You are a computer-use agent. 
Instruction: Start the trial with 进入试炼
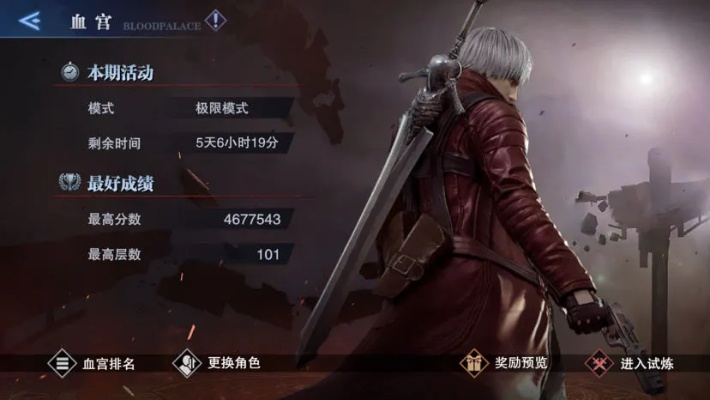(x=632, y=363)
